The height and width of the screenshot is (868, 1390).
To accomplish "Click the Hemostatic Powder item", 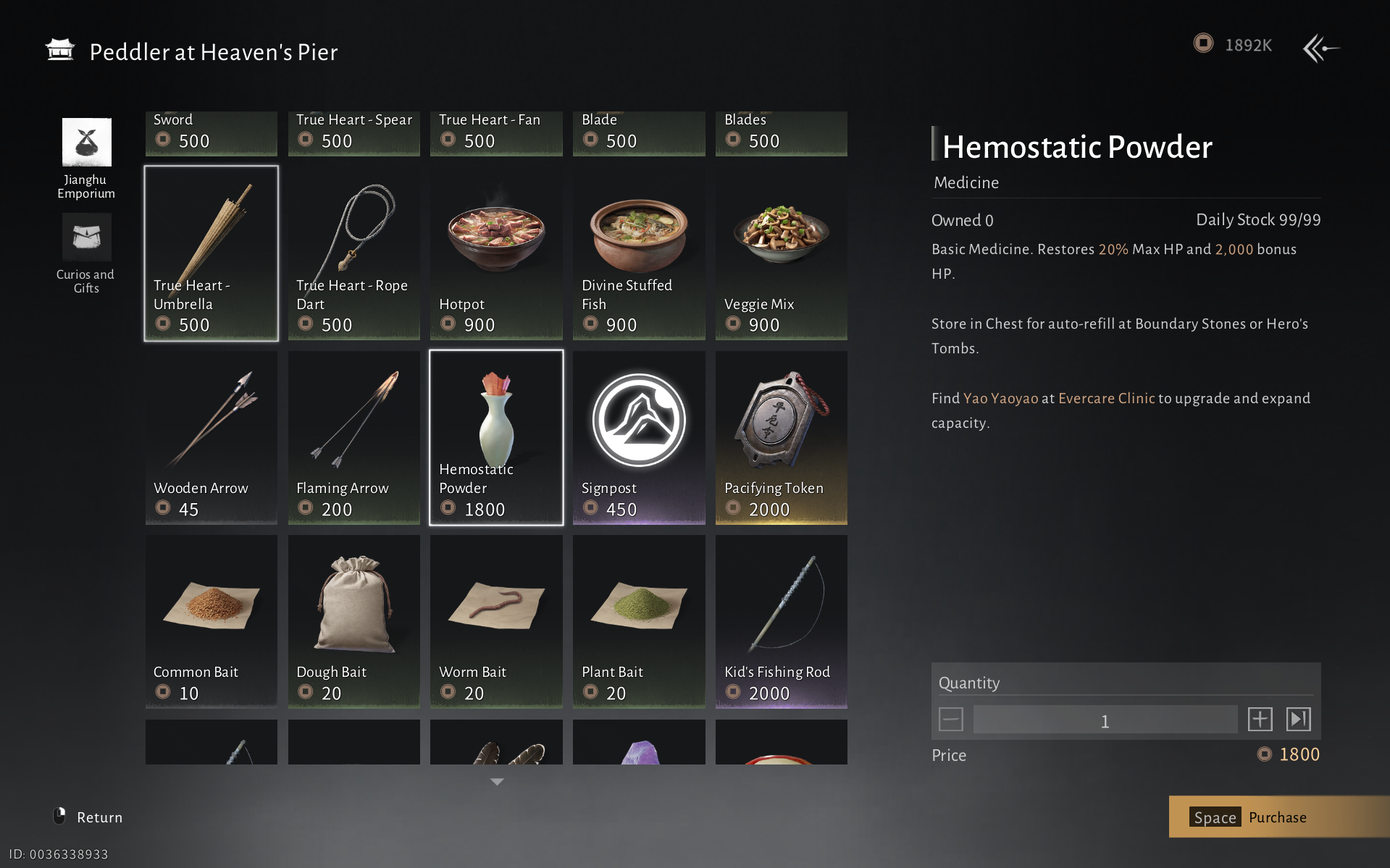I will (x=496, y=437).
